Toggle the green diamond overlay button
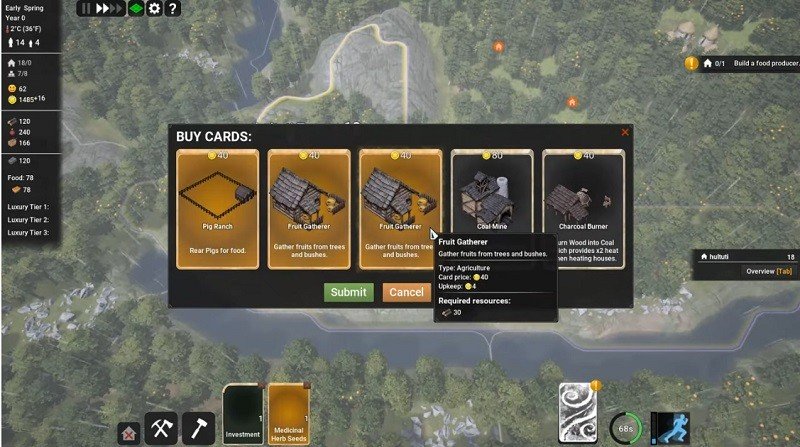This screenshot has height=447, width=800. coord(135,8)
